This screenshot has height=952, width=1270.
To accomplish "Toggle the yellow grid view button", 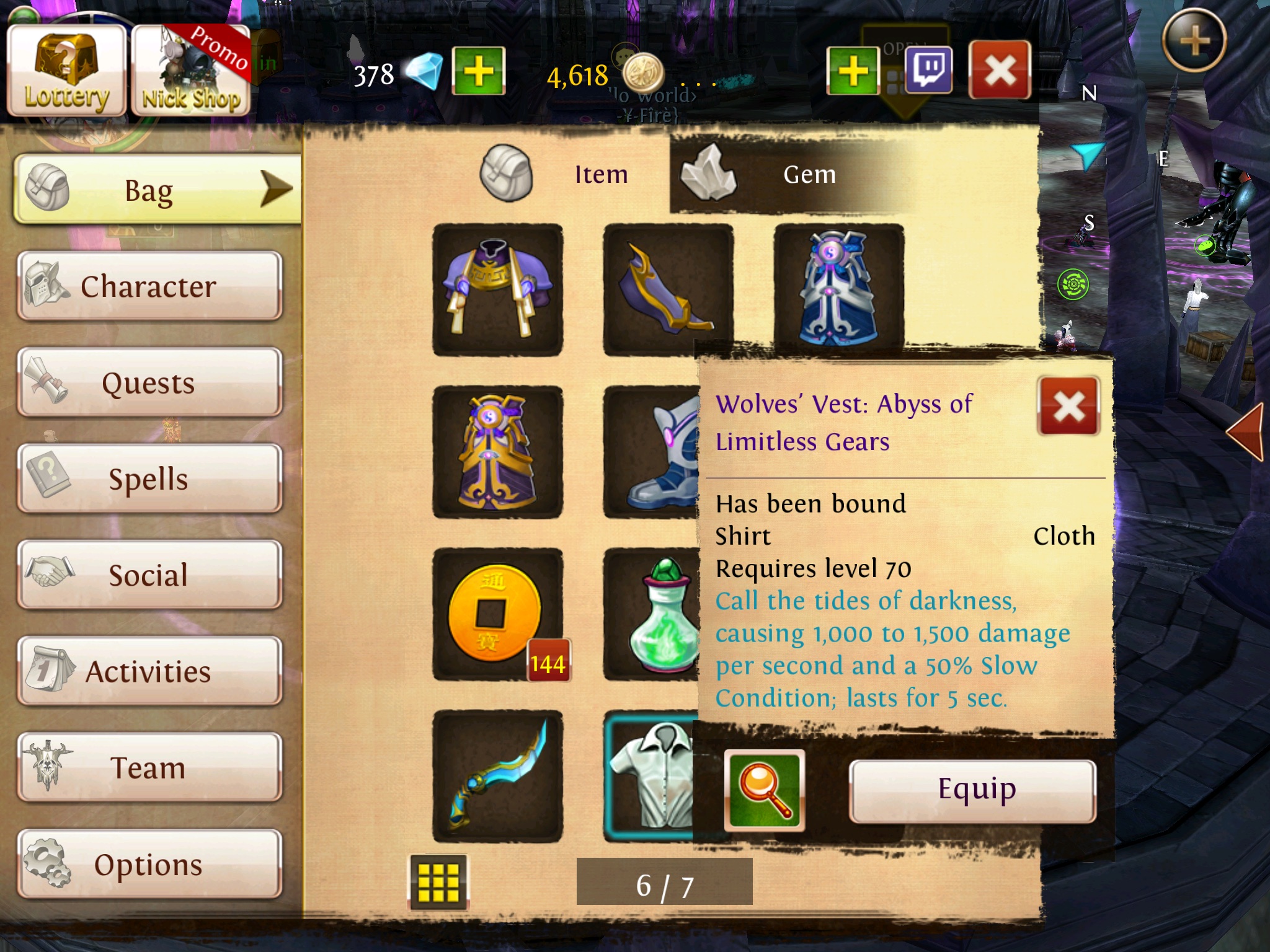I will (438, 882).
